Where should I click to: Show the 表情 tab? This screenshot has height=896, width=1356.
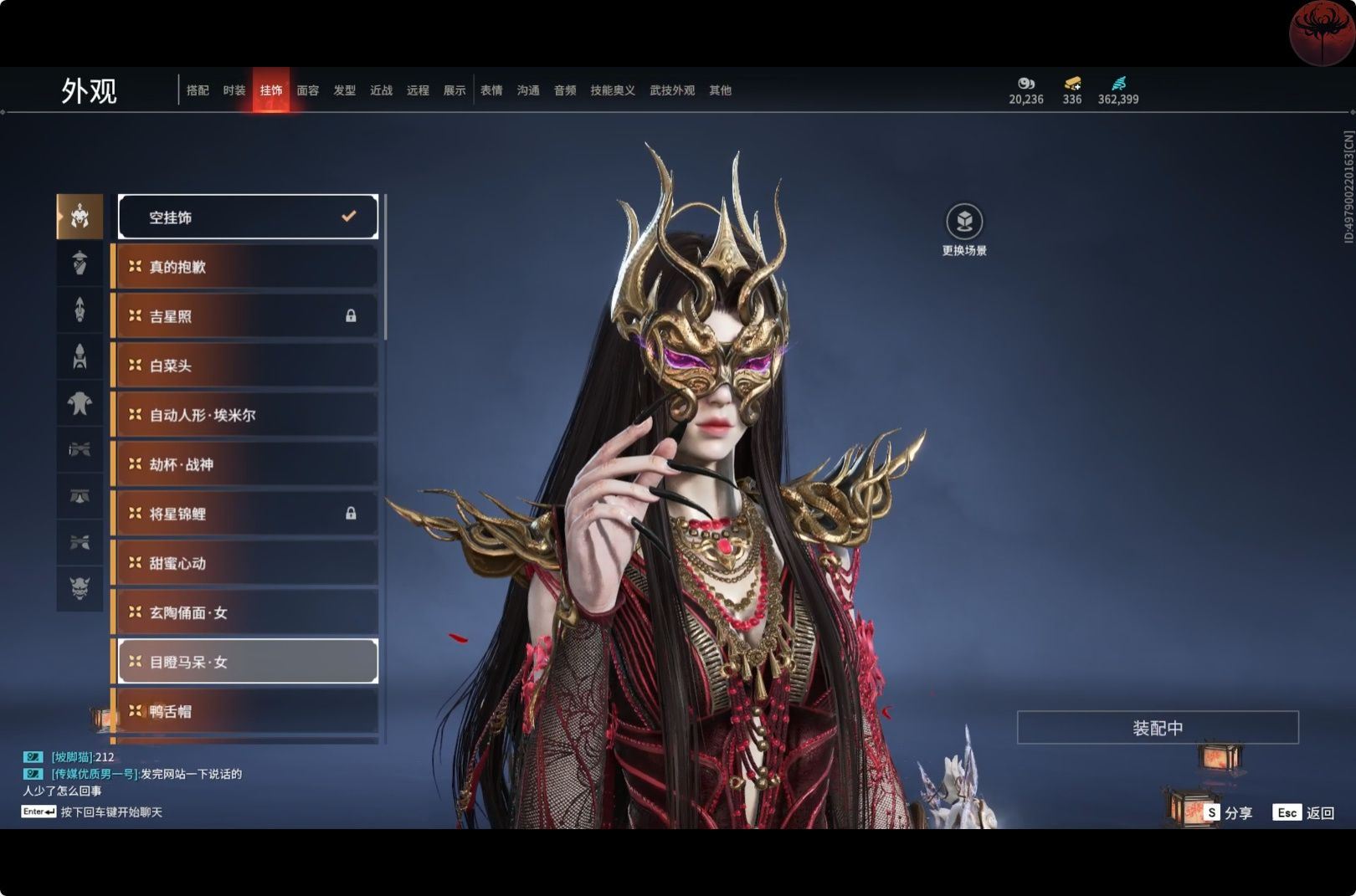click(x=491, y=90)
